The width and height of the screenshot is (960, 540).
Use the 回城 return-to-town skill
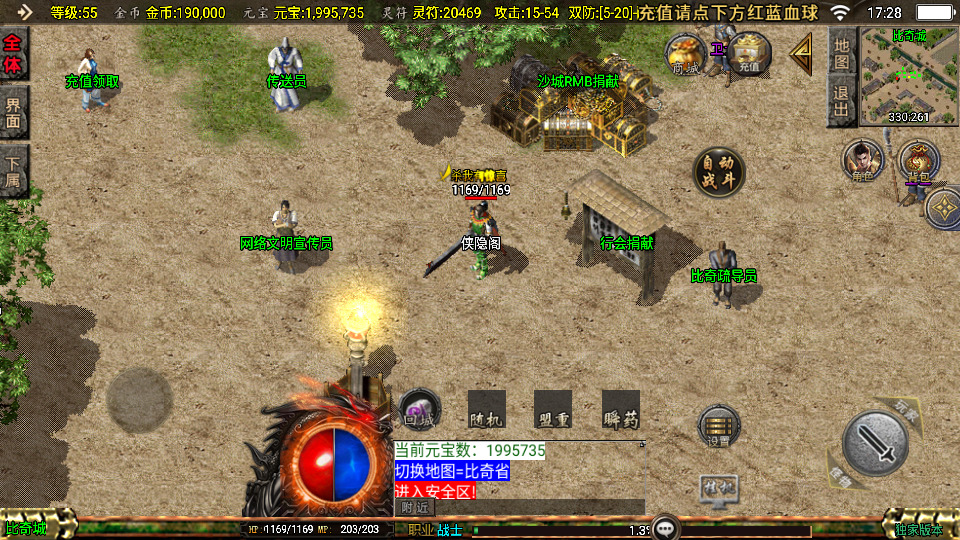click(x=420, y=410)
